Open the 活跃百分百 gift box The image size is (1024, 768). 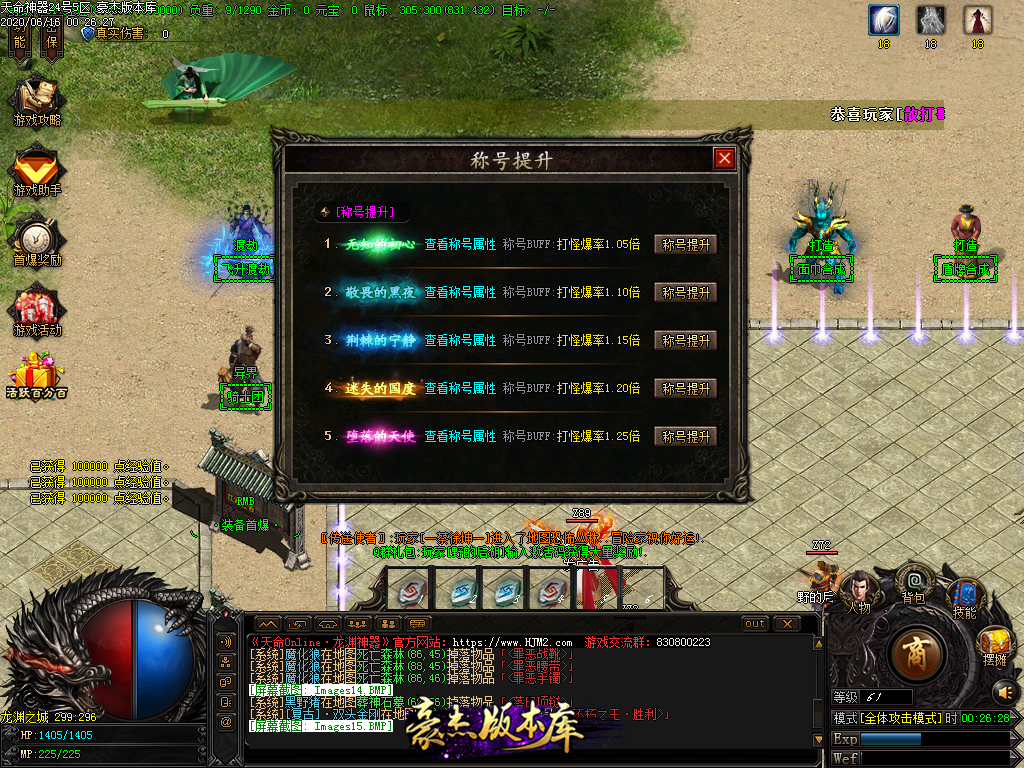coord(37,375)
